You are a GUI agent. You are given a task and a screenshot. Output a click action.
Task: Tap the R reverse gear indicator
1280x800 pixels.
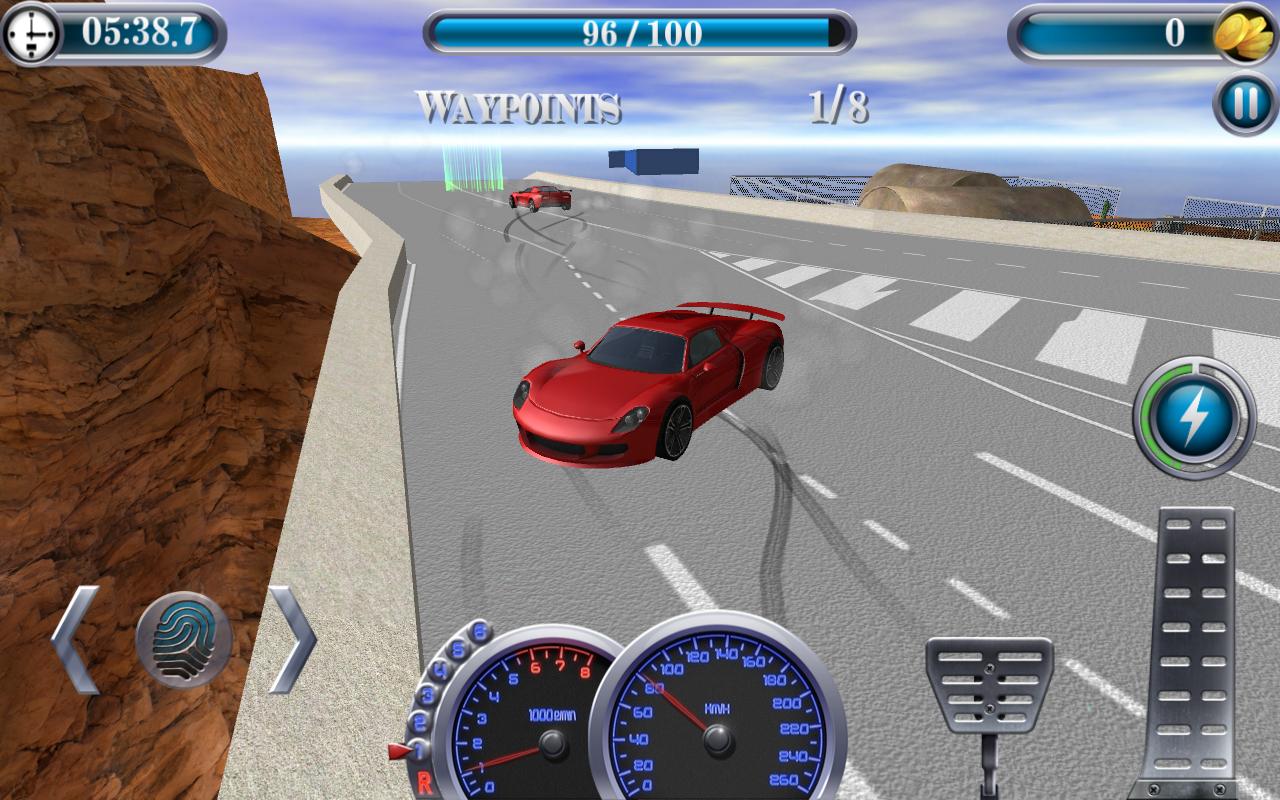pyautogui.click(x=426, y=781)
